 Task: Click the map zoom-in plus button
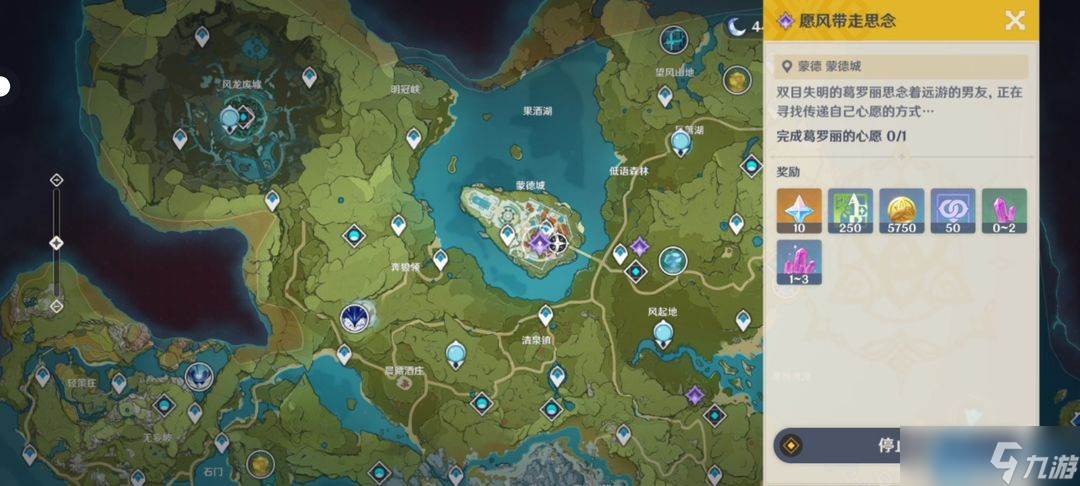click(x=57, y=180)
